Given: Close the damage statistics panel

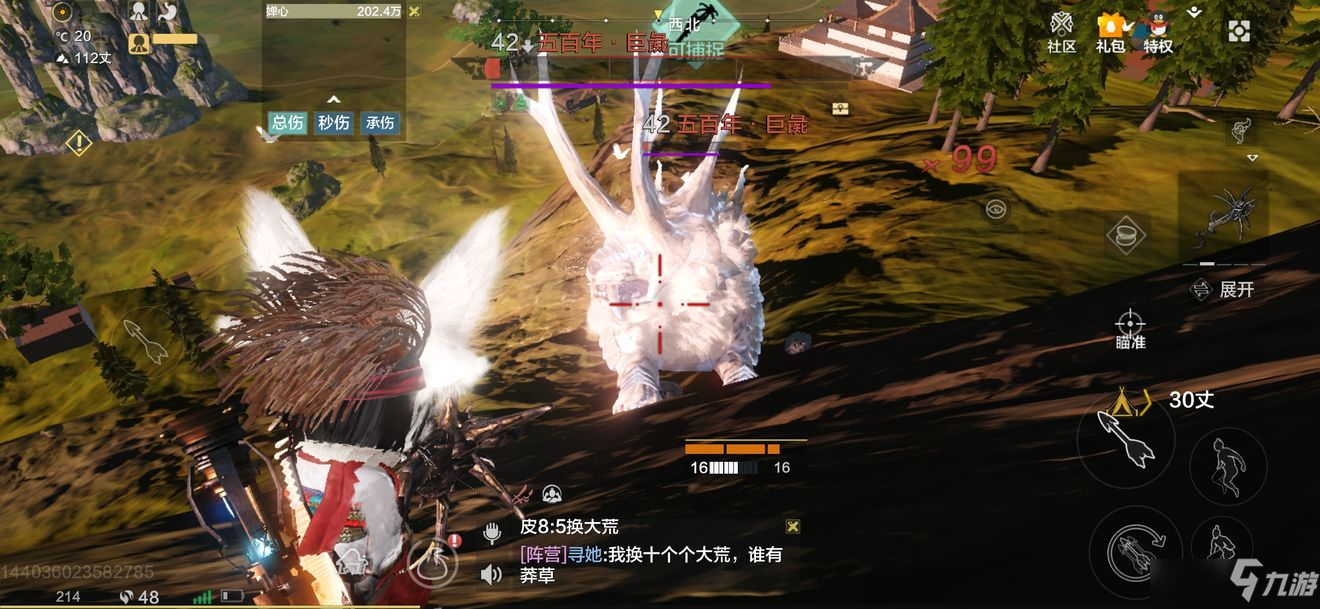Looking at the screenshot, I should [x=414, y=12].
